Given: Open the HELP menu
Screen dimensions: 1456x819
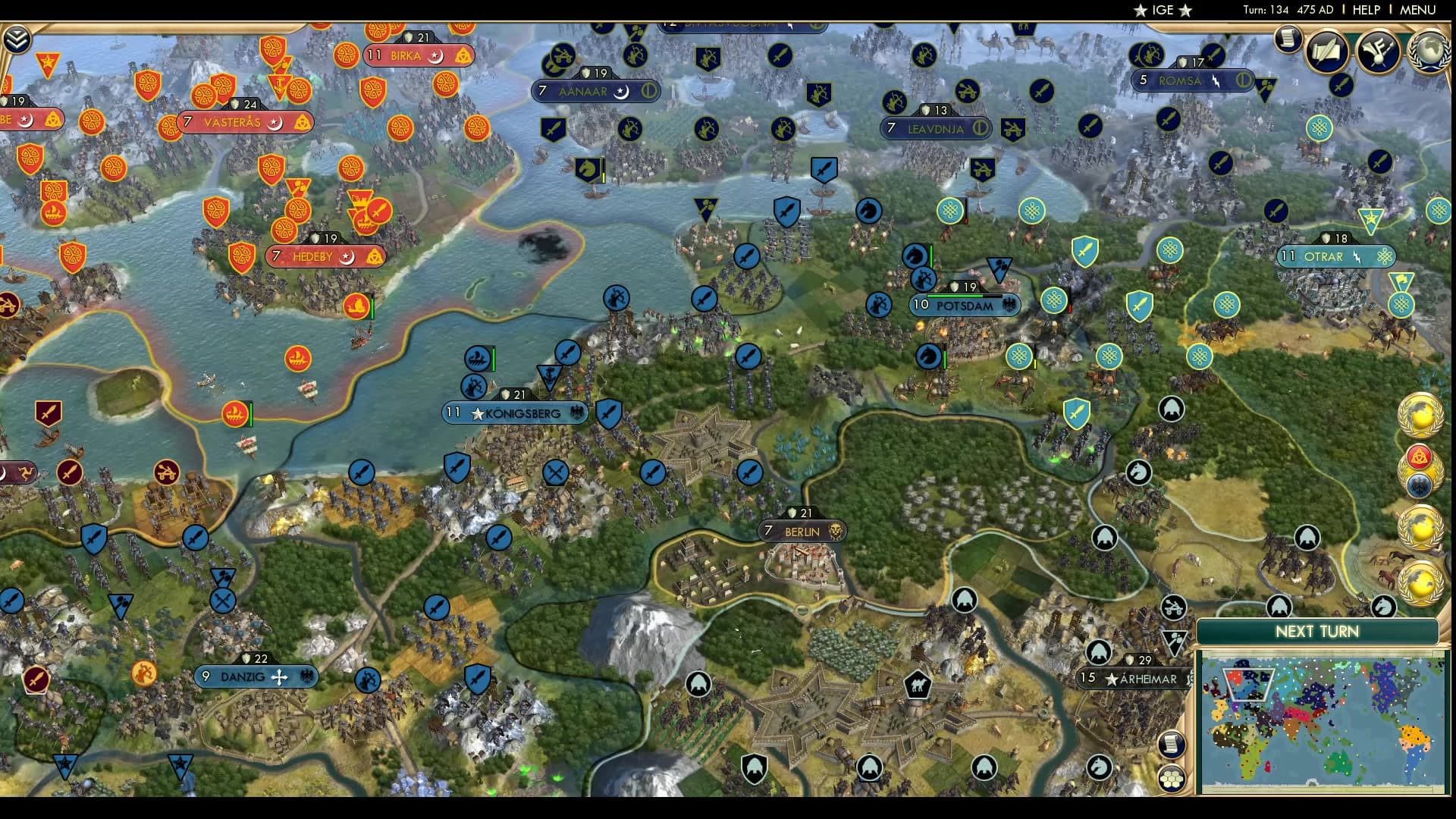Looking at the screenshot, I should tap(1365, 11).
